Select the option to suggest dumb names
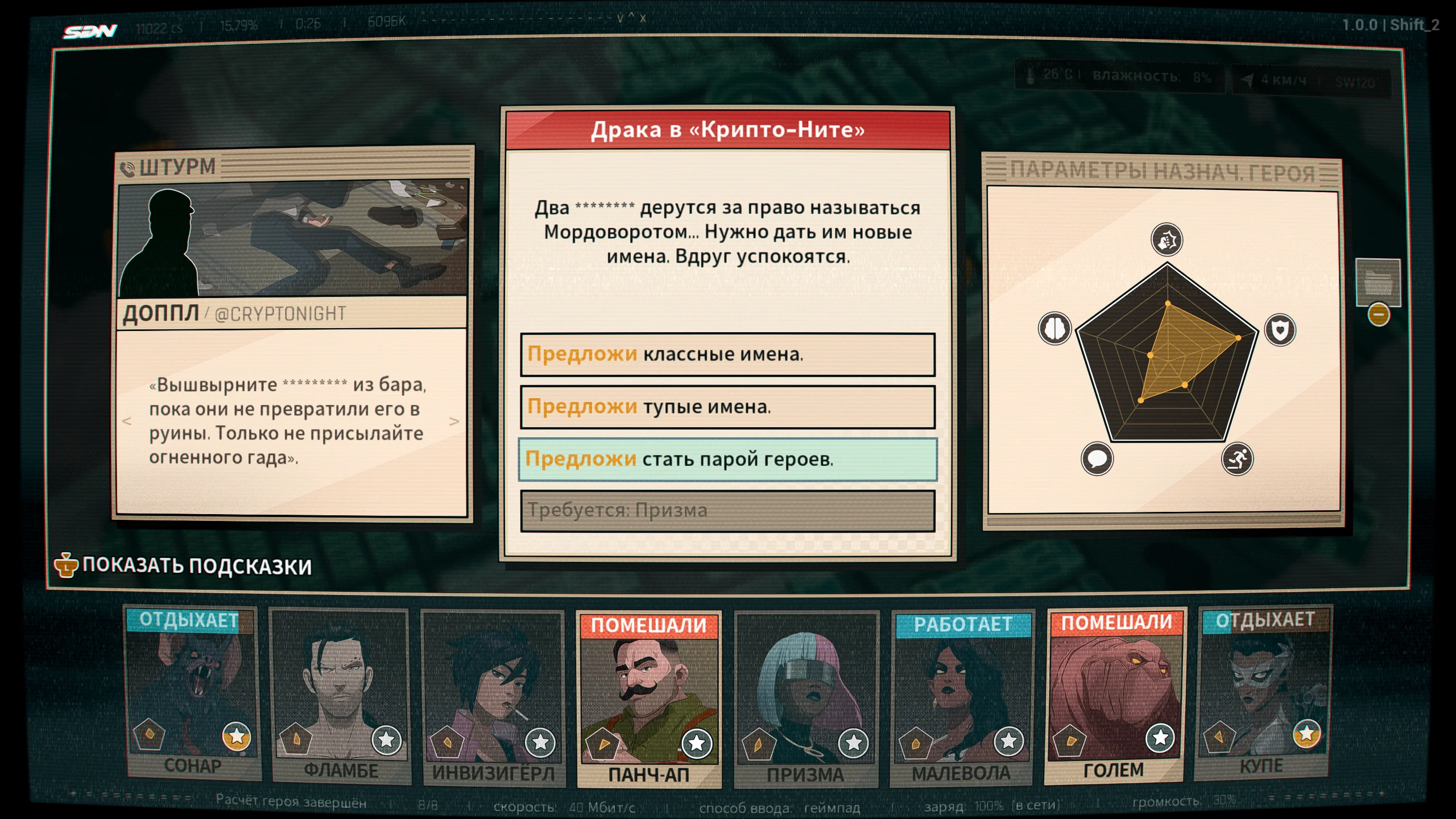1456x819 pixels. click(x=727, y=407)
